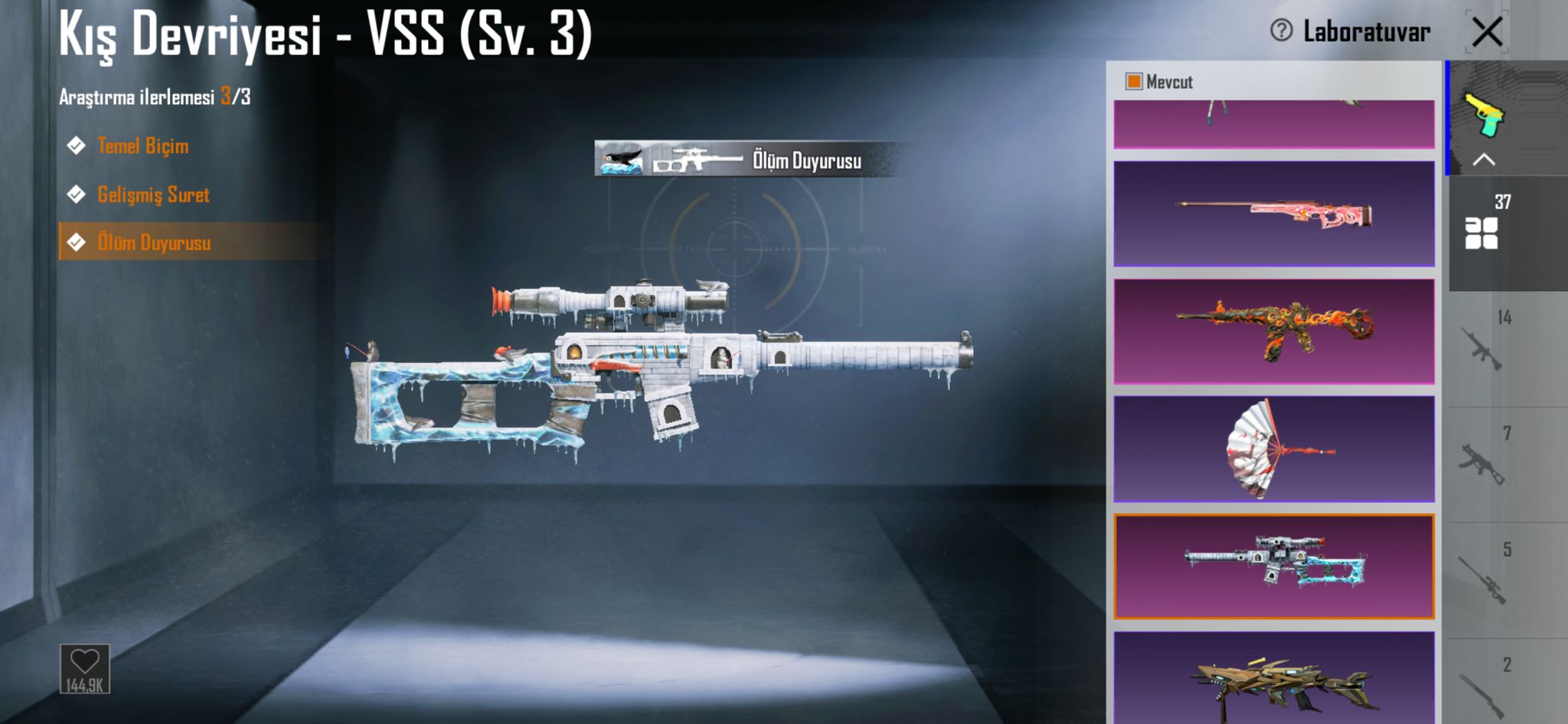
Task: Select the pink sniper rifle skin
Action: 1273,214
